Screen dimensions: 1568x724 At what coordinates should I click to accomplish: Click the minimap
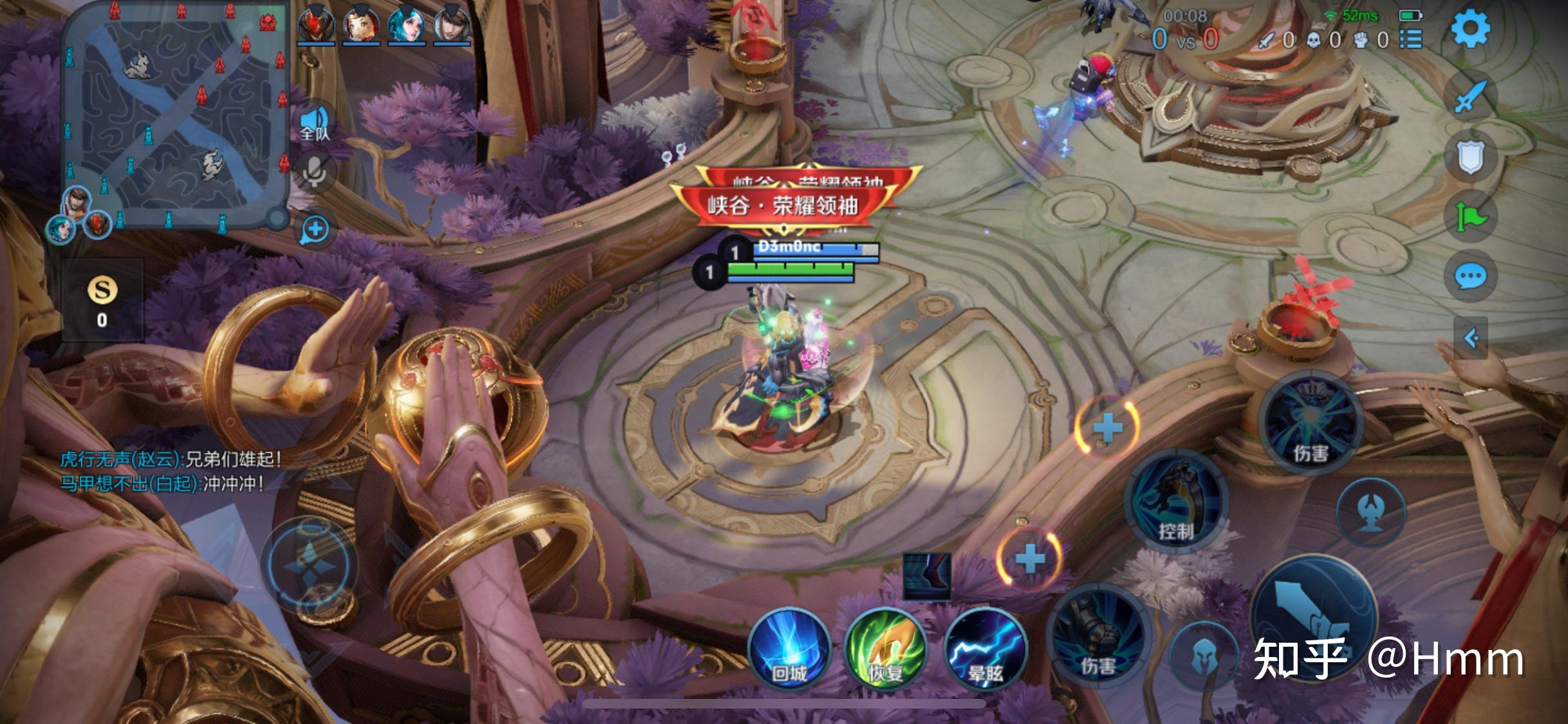(x=175, y=116)
